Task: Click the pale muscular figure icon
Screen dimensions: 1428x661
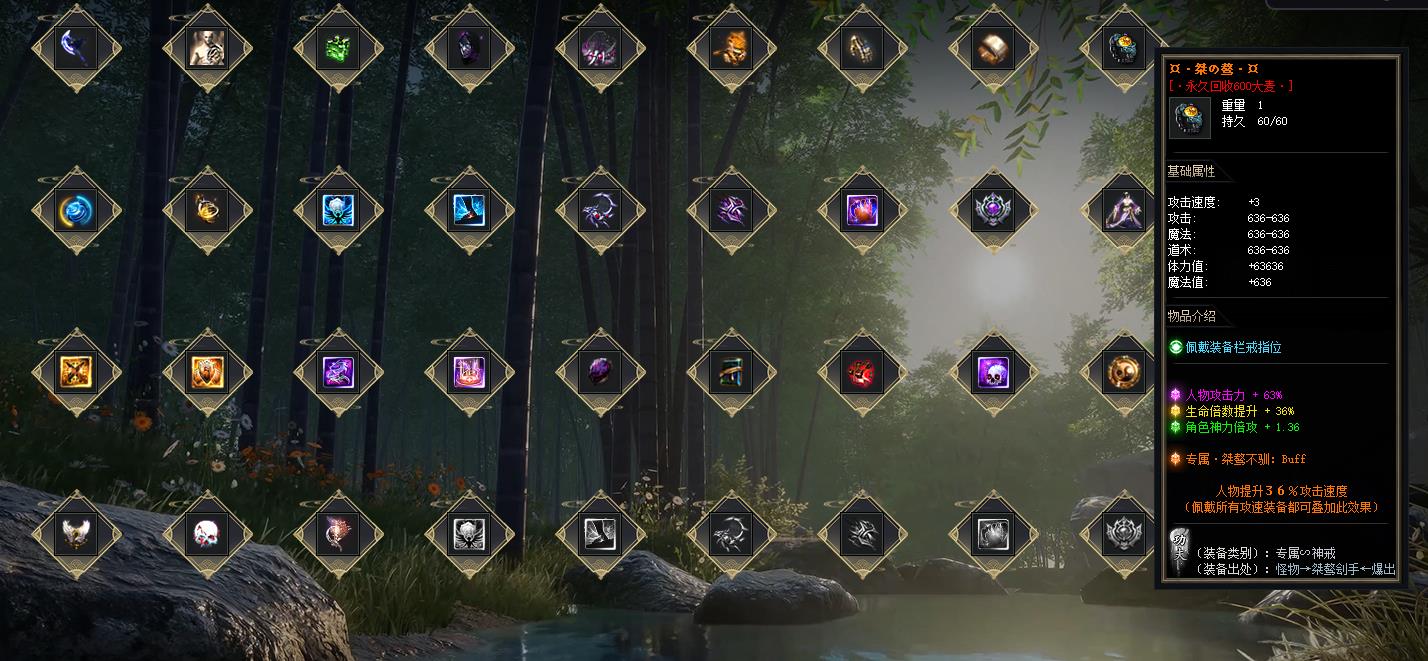Action: pyautogui.click(x=208, y=47)
